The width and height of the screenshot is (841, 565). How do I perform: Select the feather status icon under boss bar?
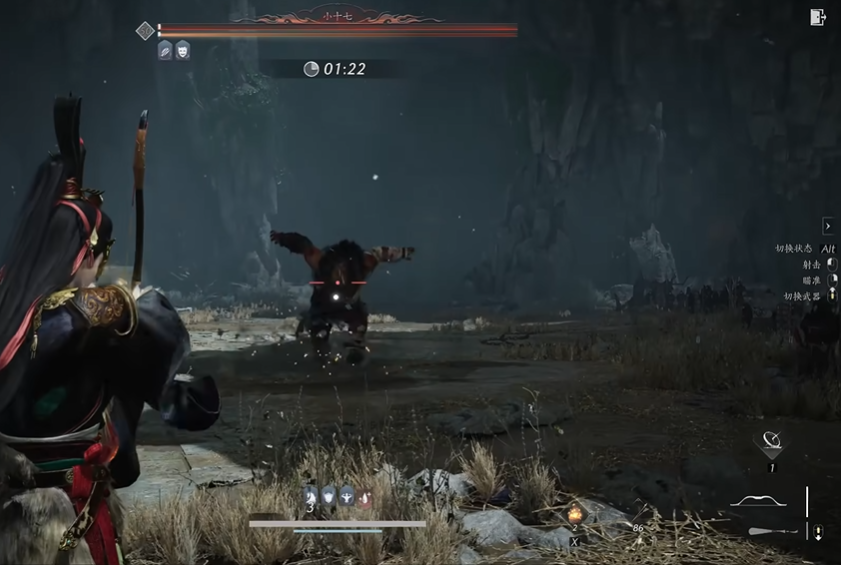point(165,50)
